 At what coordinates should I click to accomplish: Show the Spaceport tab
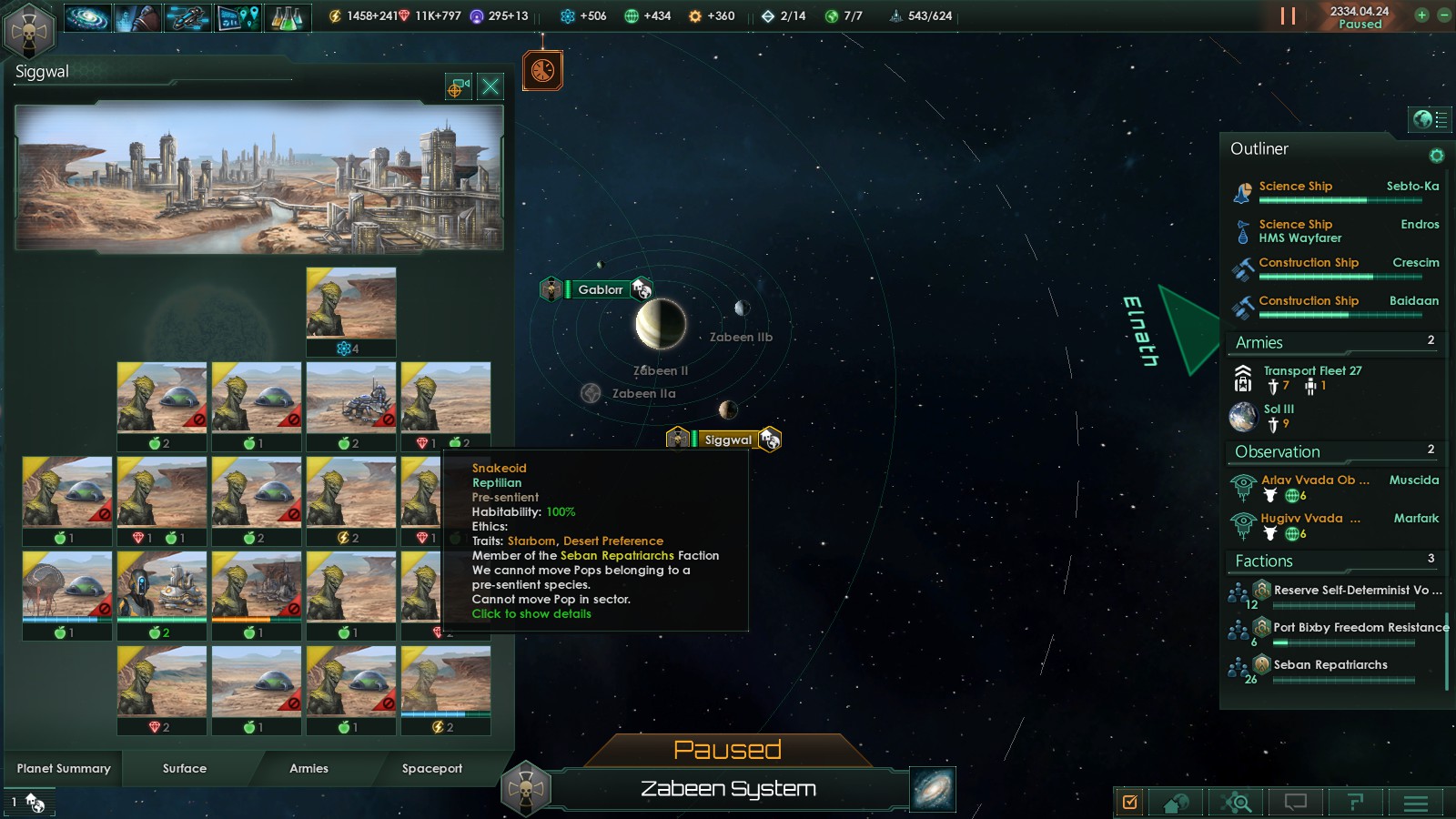click(432, 769)
